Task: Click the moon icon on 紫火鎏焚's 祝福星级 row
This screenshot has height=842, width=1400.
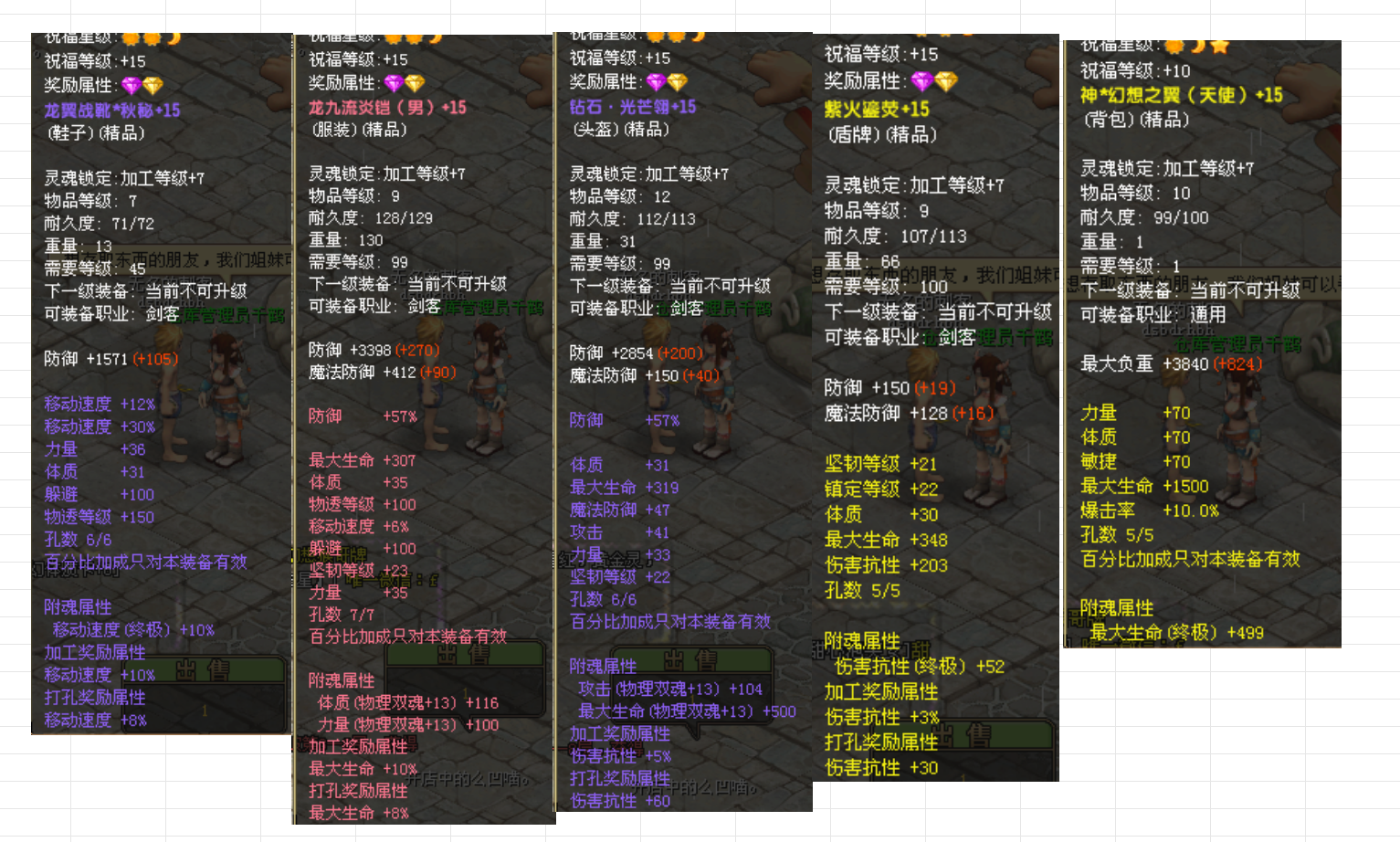Action: (x=968, y=34)
